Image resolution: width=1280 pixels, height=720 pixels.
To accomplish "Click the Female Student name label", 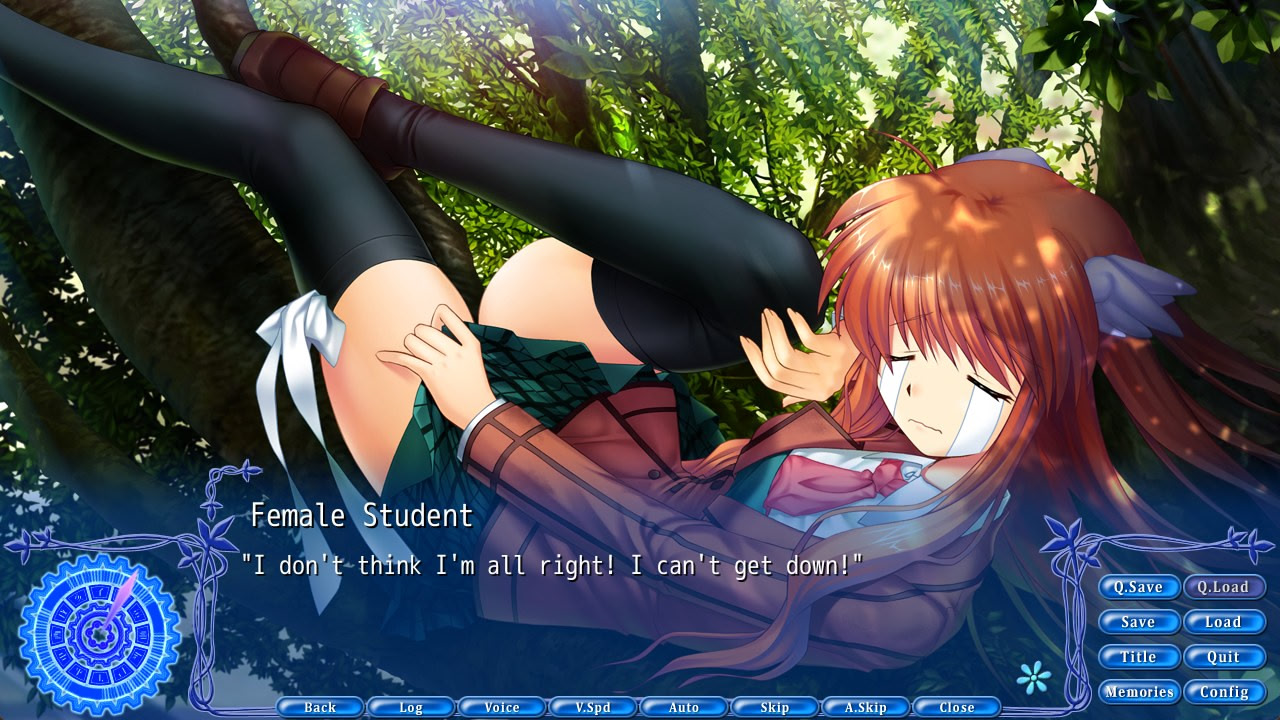I will pyautogui.click(x=362, y=517).
